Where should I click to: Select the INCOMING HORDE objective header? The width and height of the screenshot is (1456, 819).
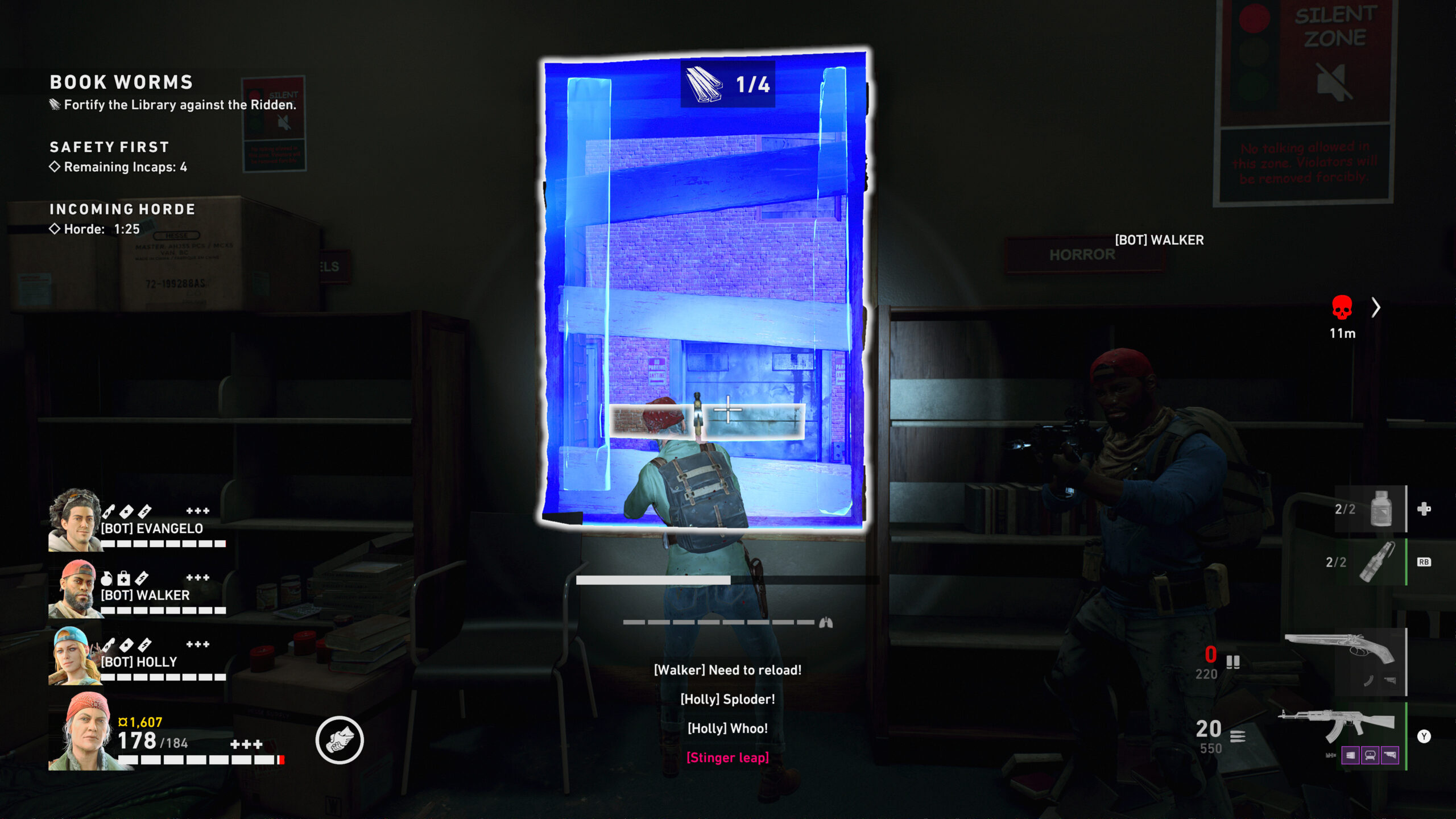point(122,209)
